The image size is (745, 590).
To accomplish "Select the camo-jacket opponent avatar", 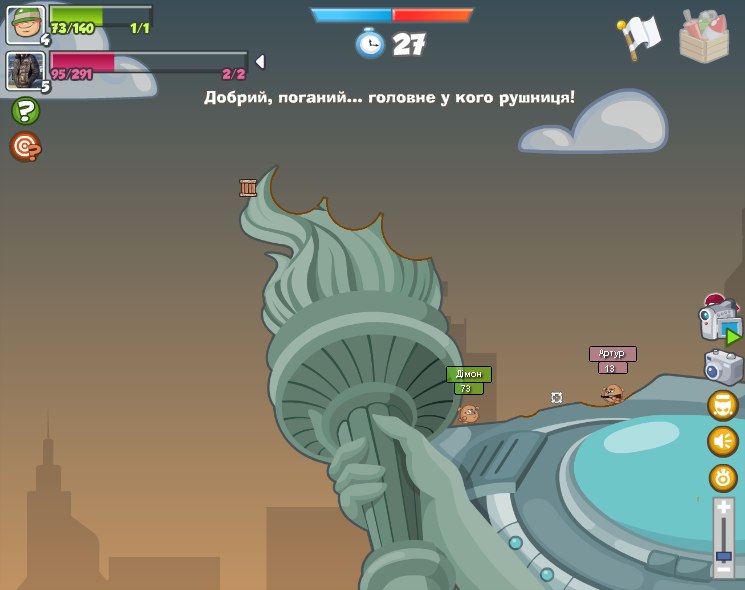I will (x=25, y=71).
